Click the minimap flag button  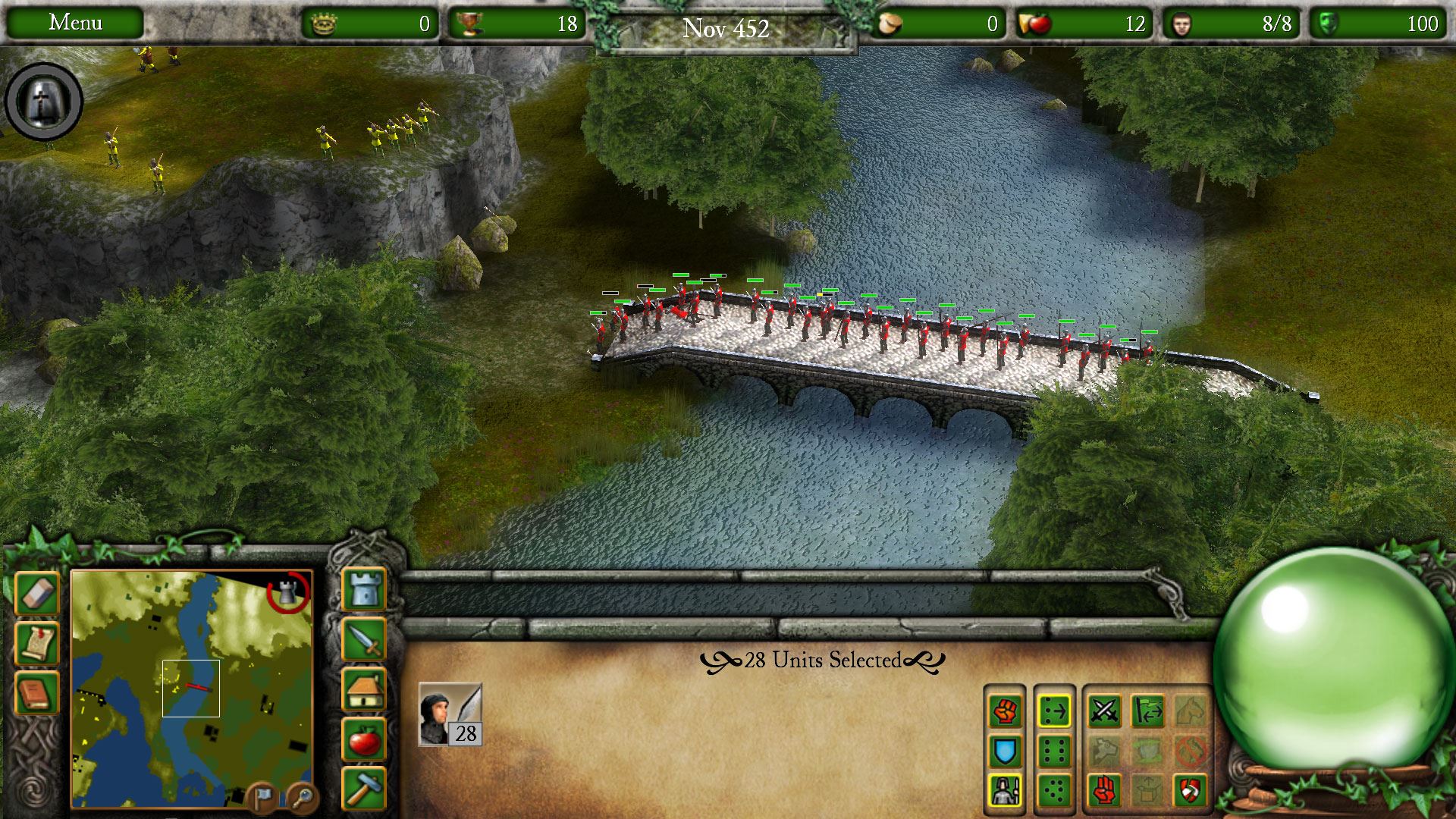tap(262, 797)
